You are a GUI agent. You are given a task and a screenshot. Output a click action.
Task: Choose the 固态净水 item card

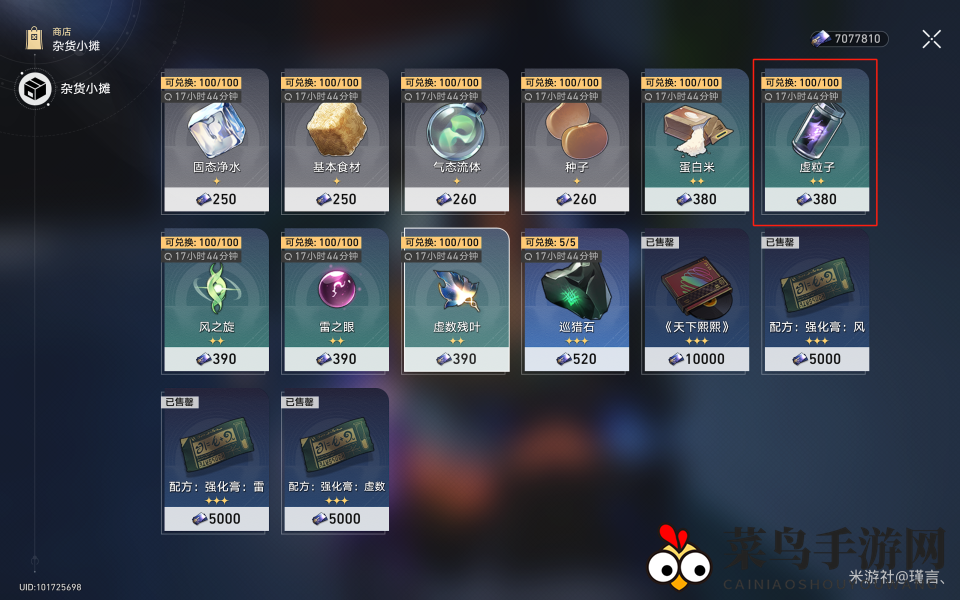(x=215, y=140)
